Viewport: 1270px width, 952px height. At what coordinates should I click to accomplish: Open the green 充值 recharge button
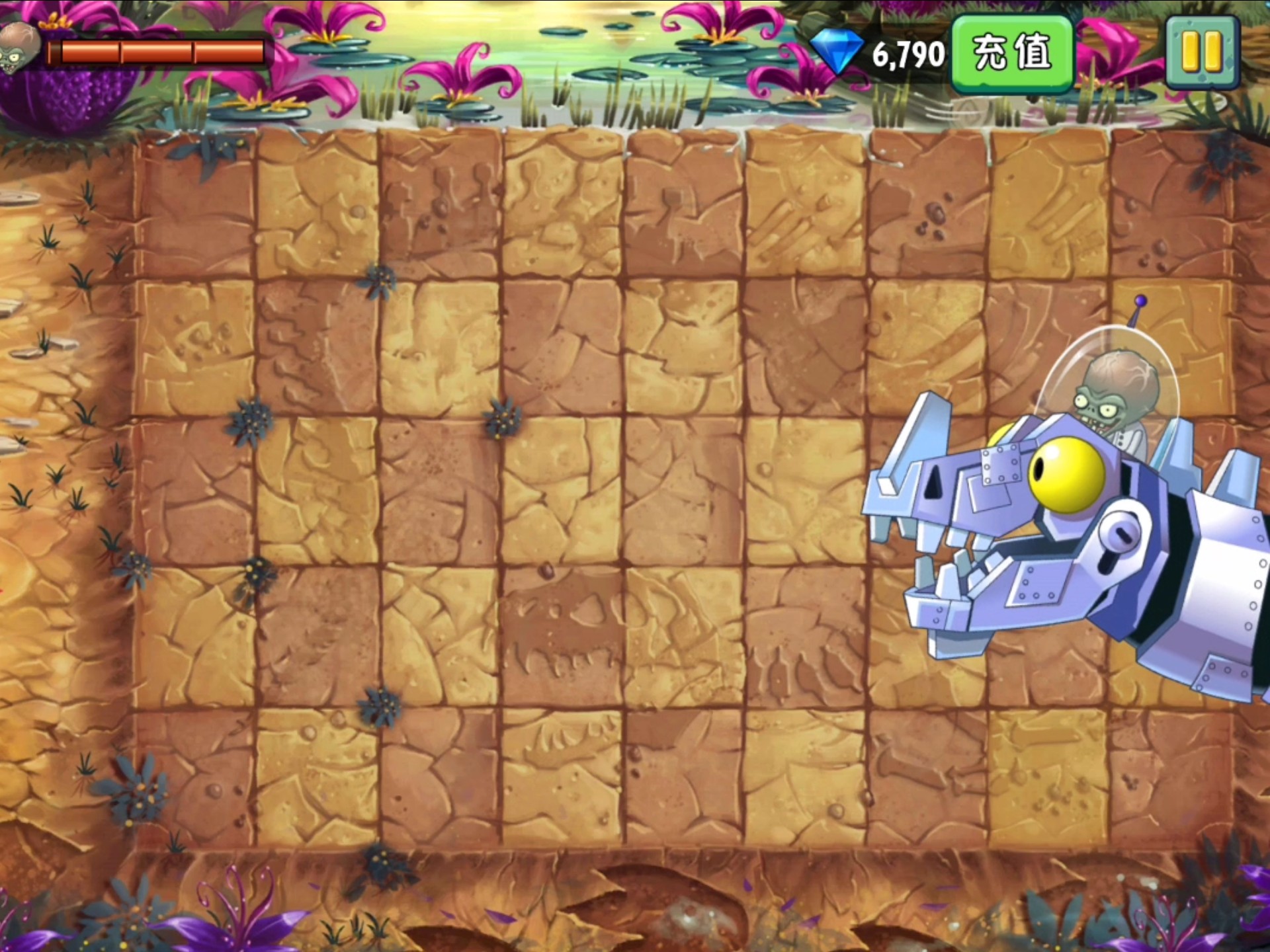1011,53
